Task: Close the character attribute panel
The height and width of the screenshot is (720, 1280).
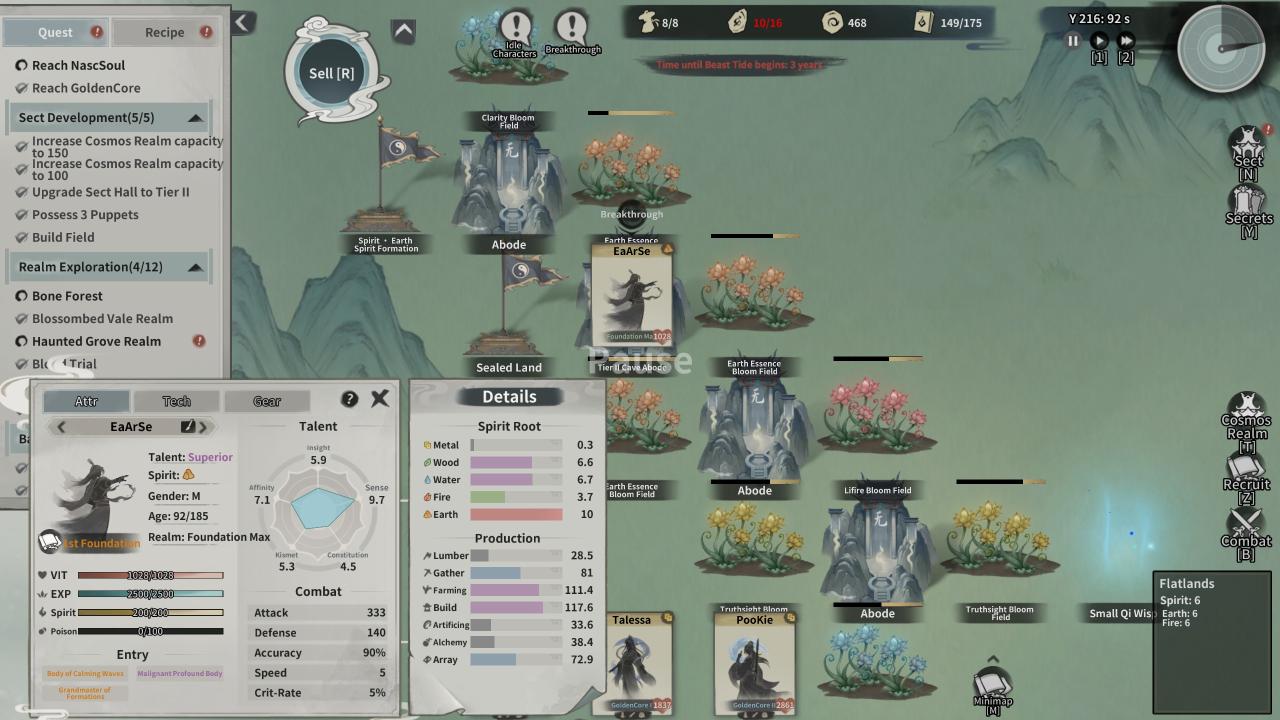Action: tap(380, 398)
